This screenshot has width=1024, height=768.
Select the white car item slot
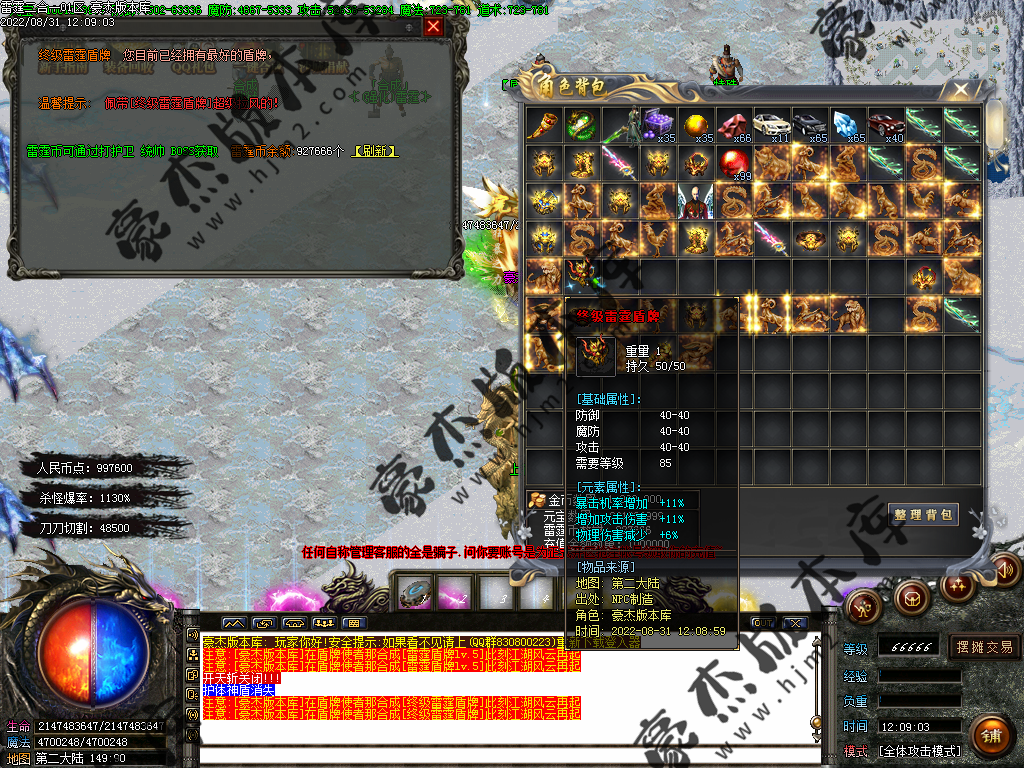click(x=771, y=125)
